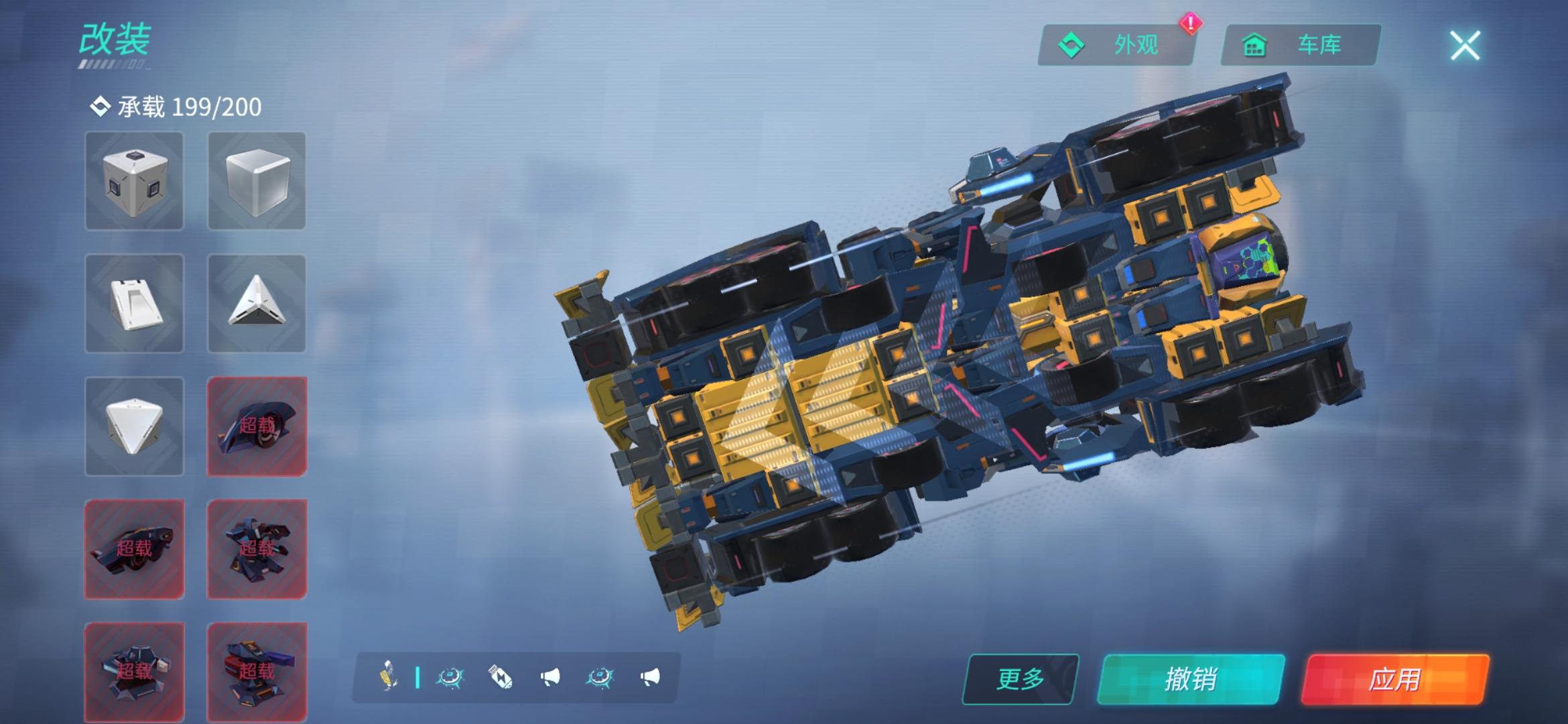Close the modification screen
The width and height of the screenshot is (1568, 724).
pos(1465,46)
